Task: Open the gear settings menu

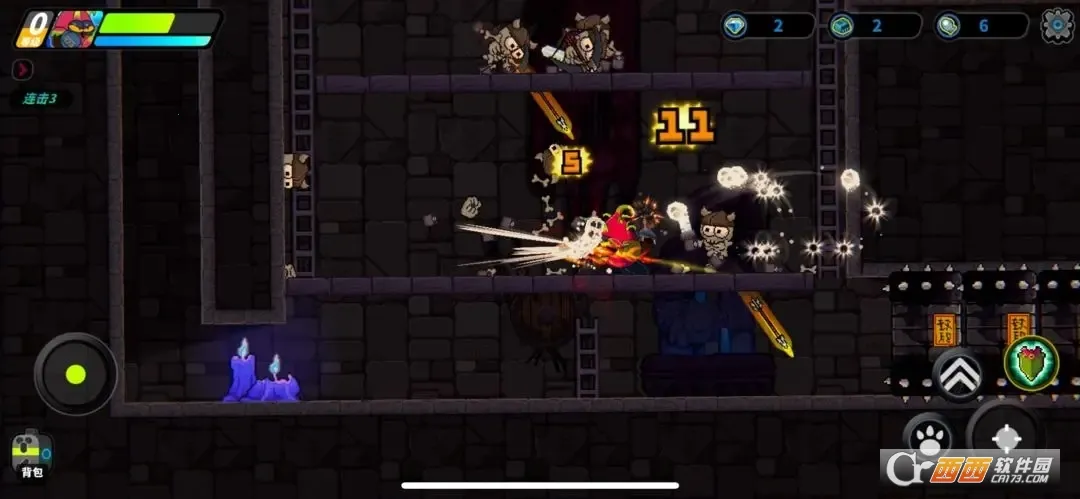Action: click(x=1057, y=25)
